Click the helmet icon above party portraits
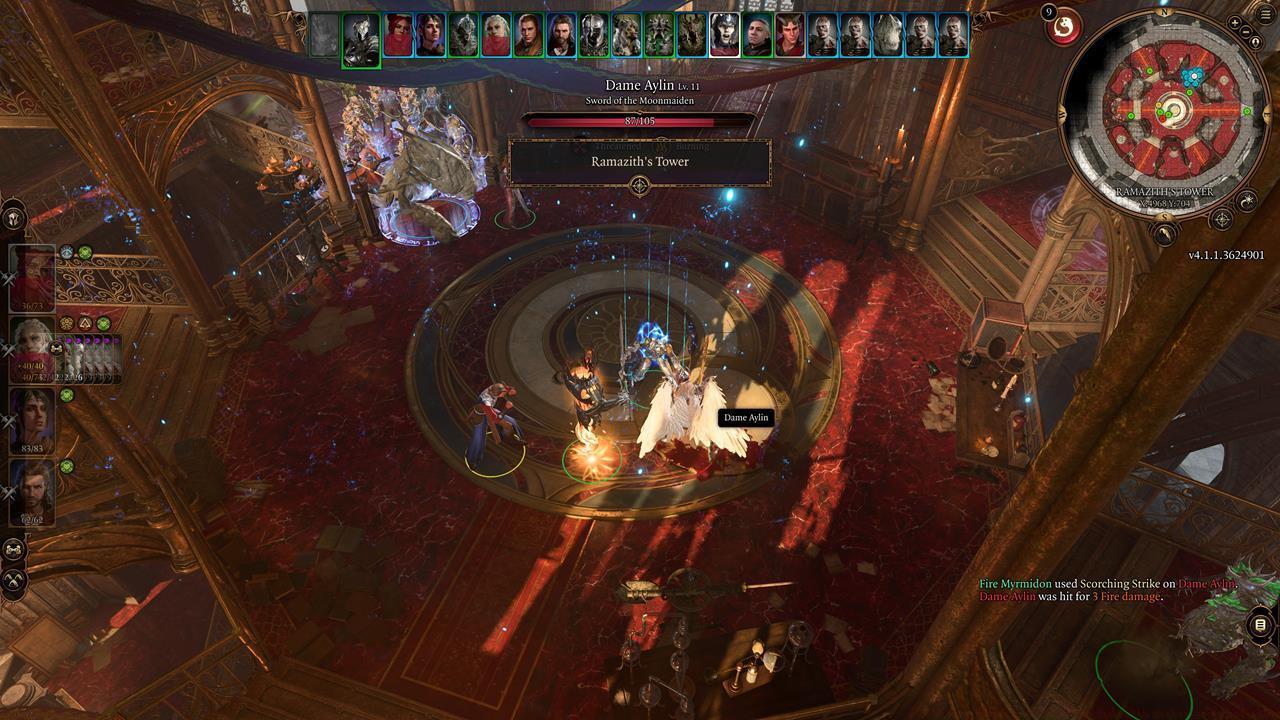Image resolution: width=1280 pixels, height=720 pixels. pyautogui.click(x=13, y=216)
